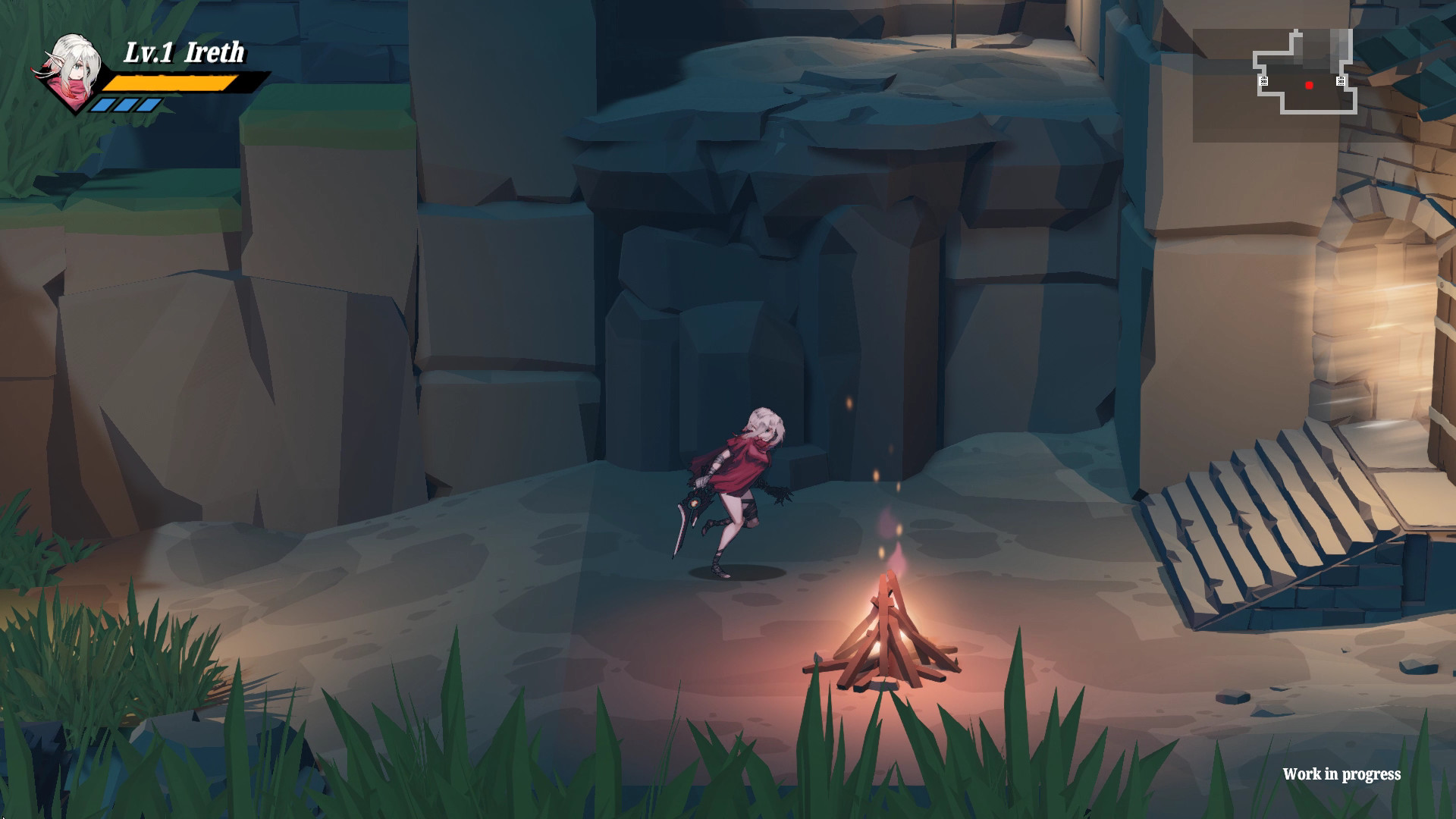The width and height of the screenshot is (1456, 819).
Task: Toggle the Lv.1 level indicator
Action: tap(149, 52)
